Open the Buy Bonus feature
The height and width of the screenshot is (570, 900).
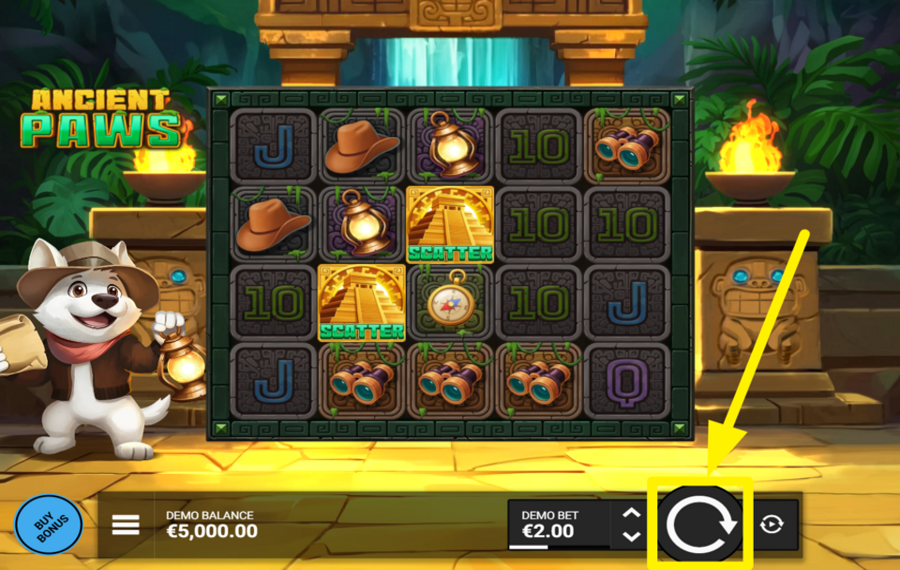pyautogui.click(x=48, y=524)
